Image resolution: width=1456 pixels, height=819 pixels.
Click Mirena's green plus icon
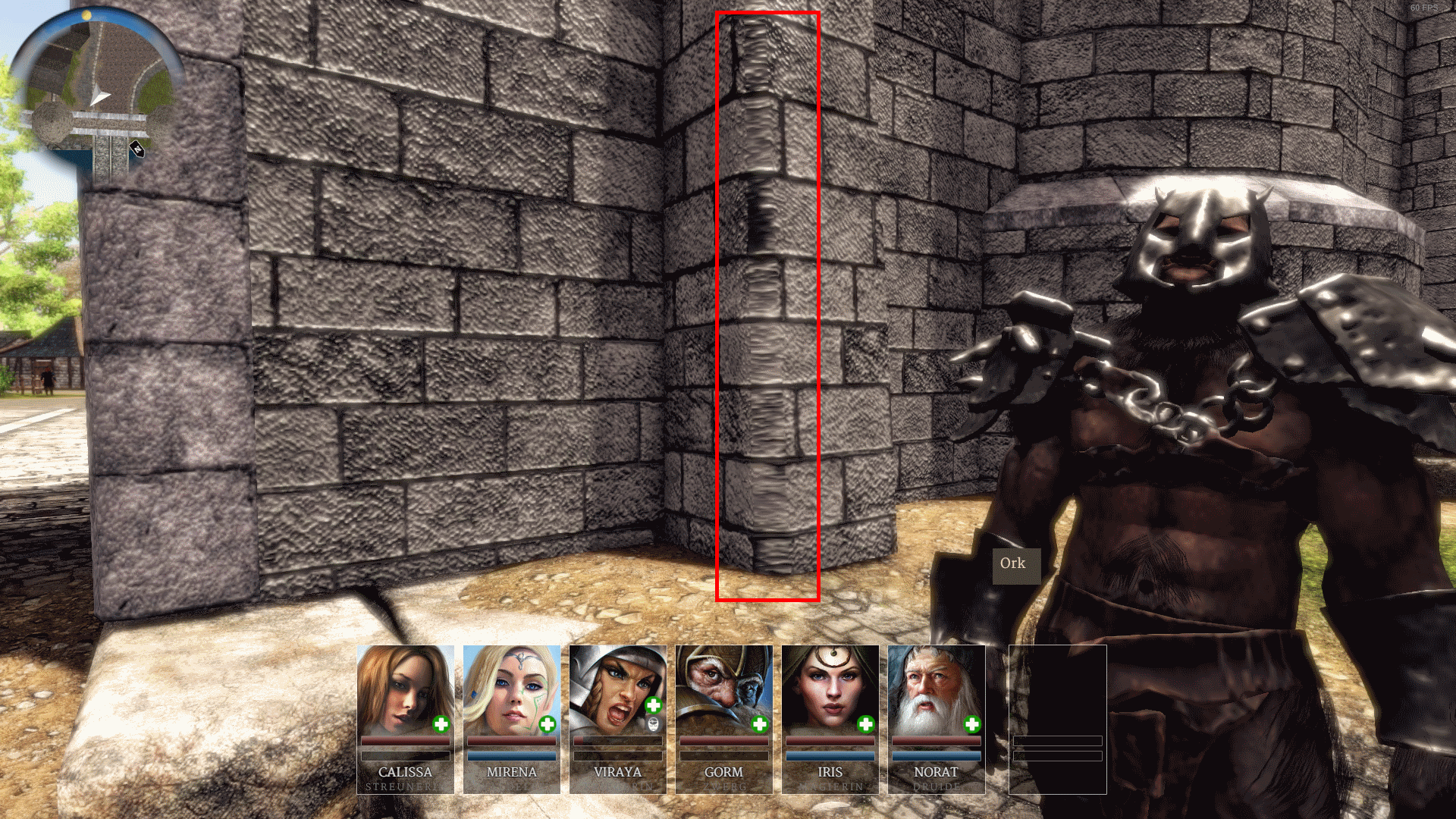point(548,724)
